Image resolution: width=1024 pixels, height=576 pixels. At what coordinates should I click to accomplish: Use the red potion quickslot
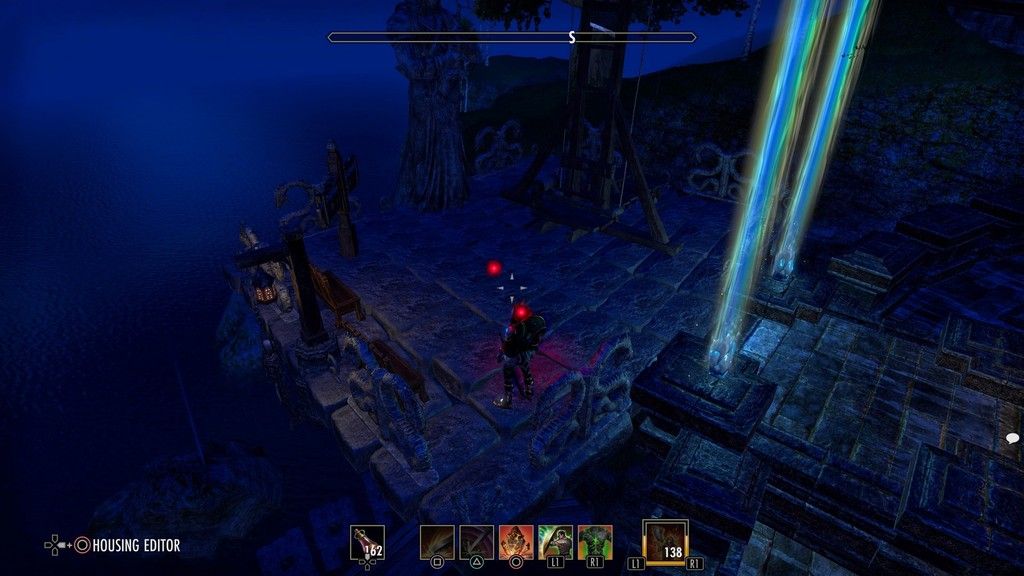click(367, 543)
